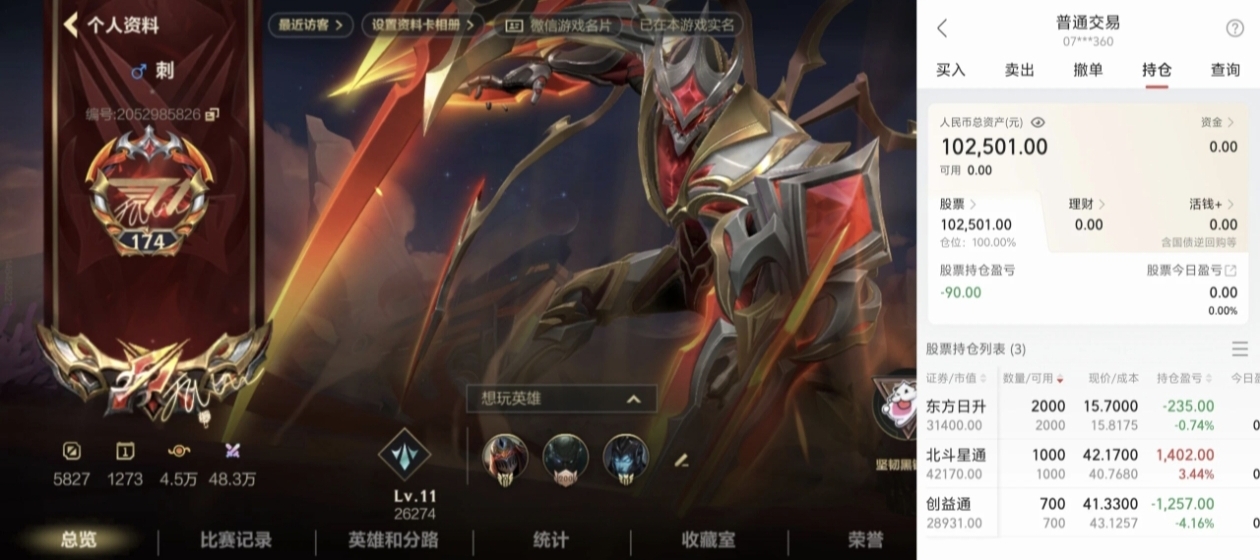1260x560 pixels.
Task: Switch to the 比赛记录 tab
Action: [236, 540]
